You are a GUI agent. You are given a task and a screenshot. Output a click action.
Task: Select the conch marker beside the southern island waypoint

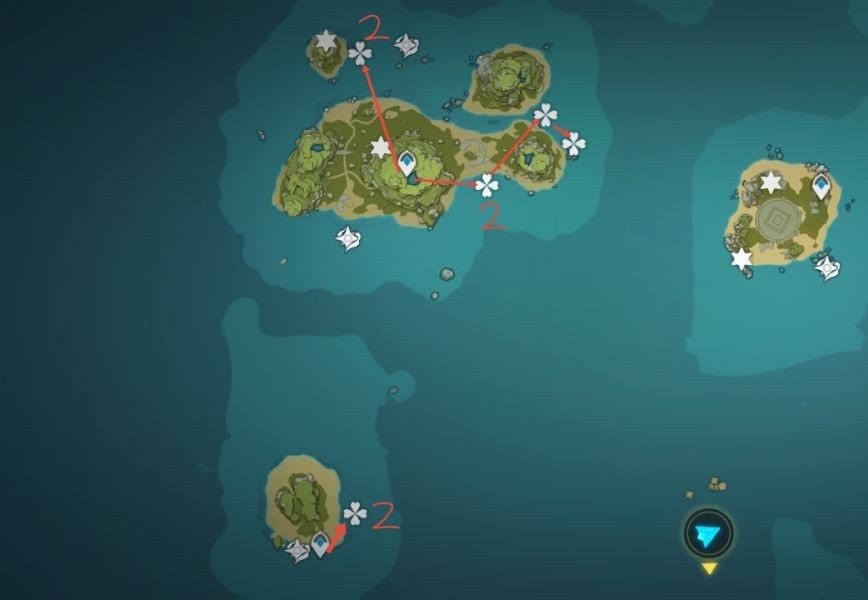click(x=297, y=550)
